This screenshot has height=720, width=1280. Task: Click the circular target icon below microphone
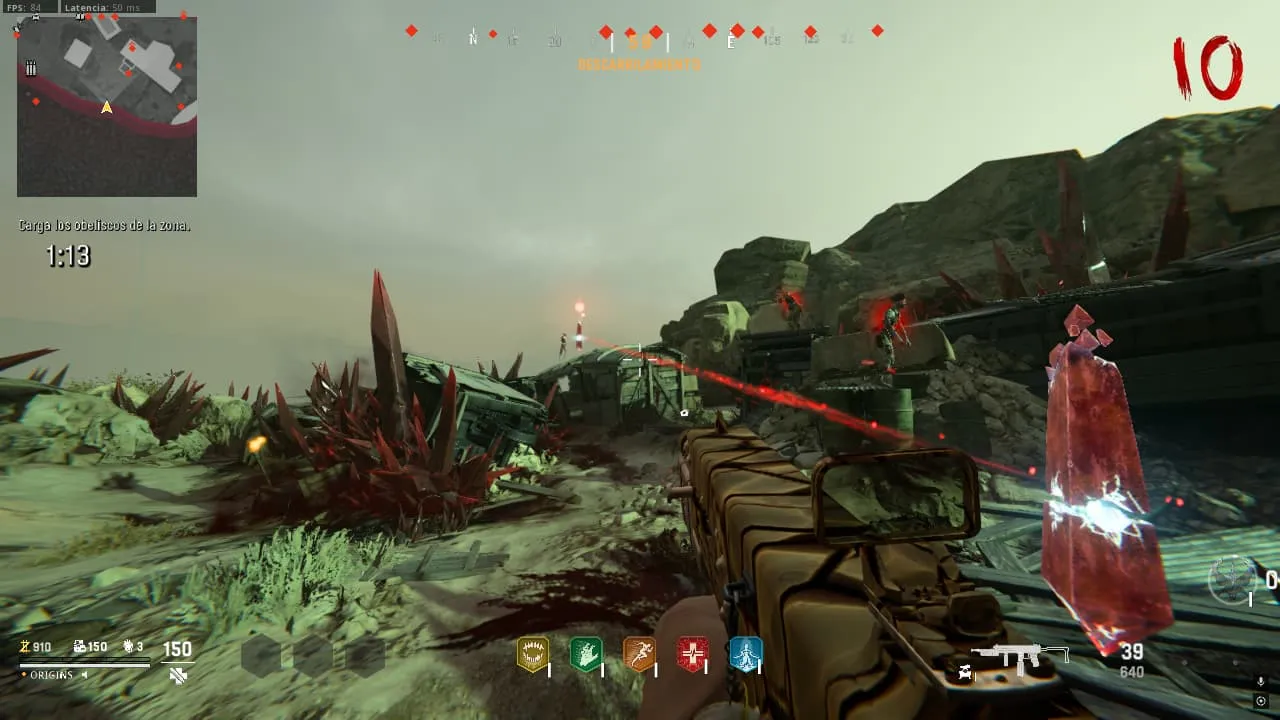pyautogui.click(x=1261, y=701)
